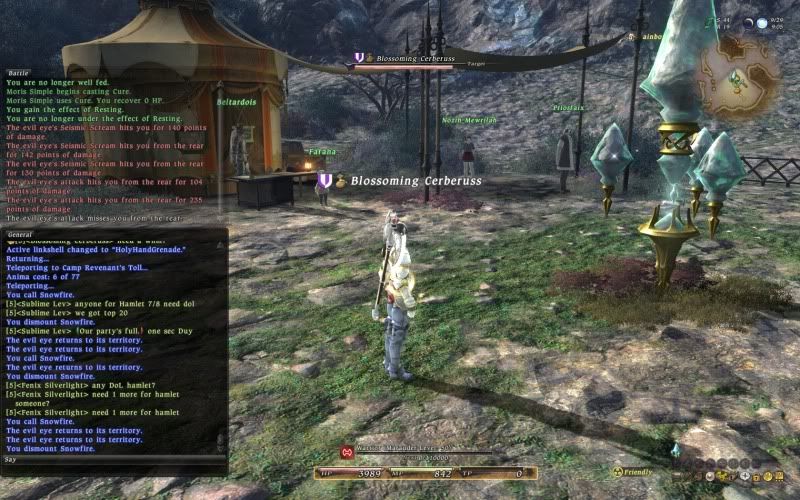The height and width of the screenshot is (500, 800).
Task: Open the General chat log tab
Action: pos(21,234)
